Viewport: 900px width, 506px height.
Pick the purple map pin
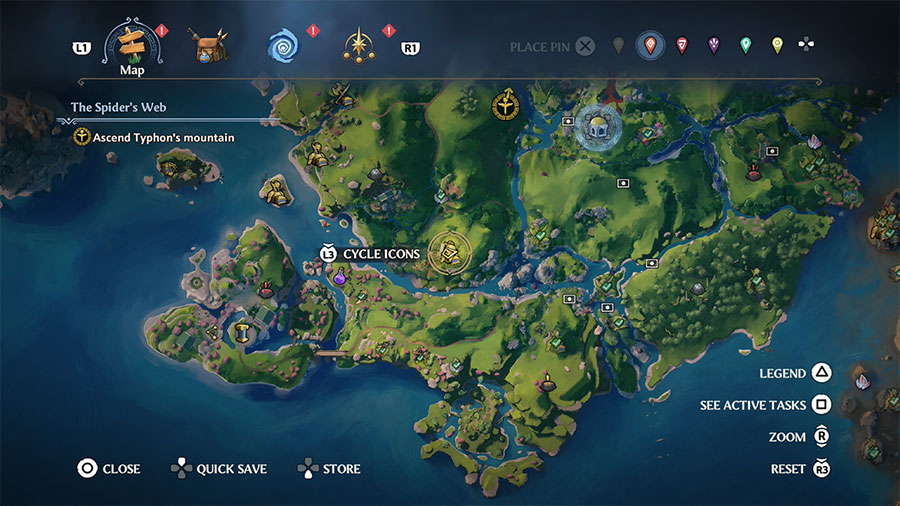(x=713, y=45)
